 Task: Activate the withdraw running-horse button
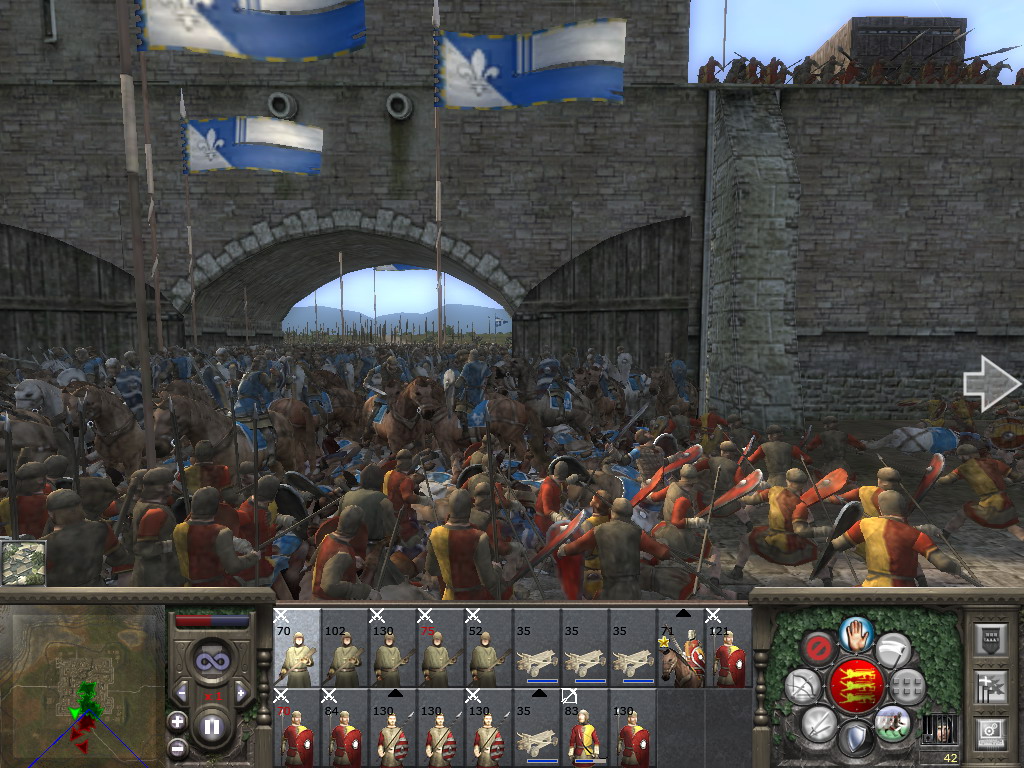tap(892, 721)
